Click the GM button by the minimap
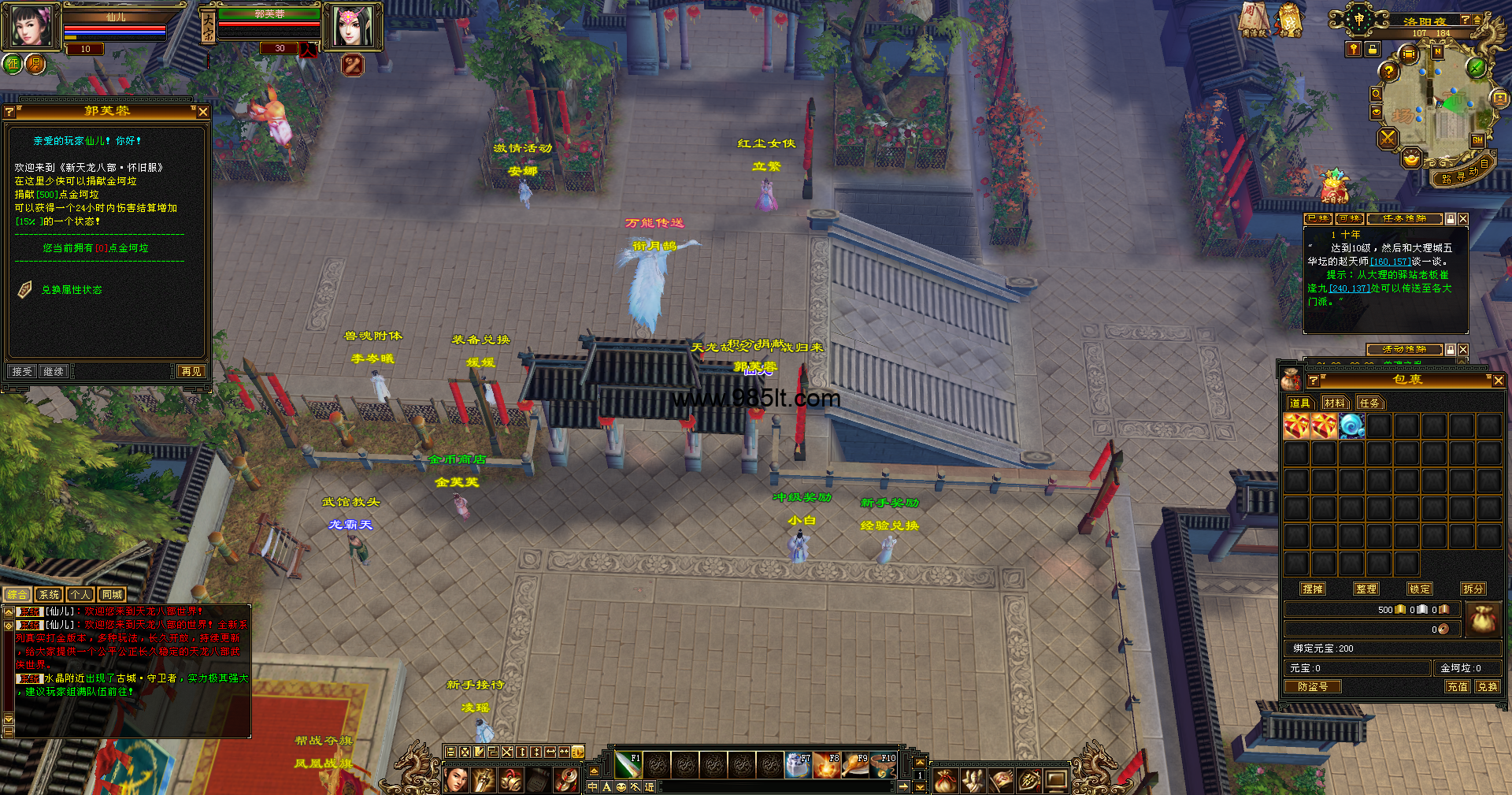Screen dimensions: 1512x795 coord(1477,140)
